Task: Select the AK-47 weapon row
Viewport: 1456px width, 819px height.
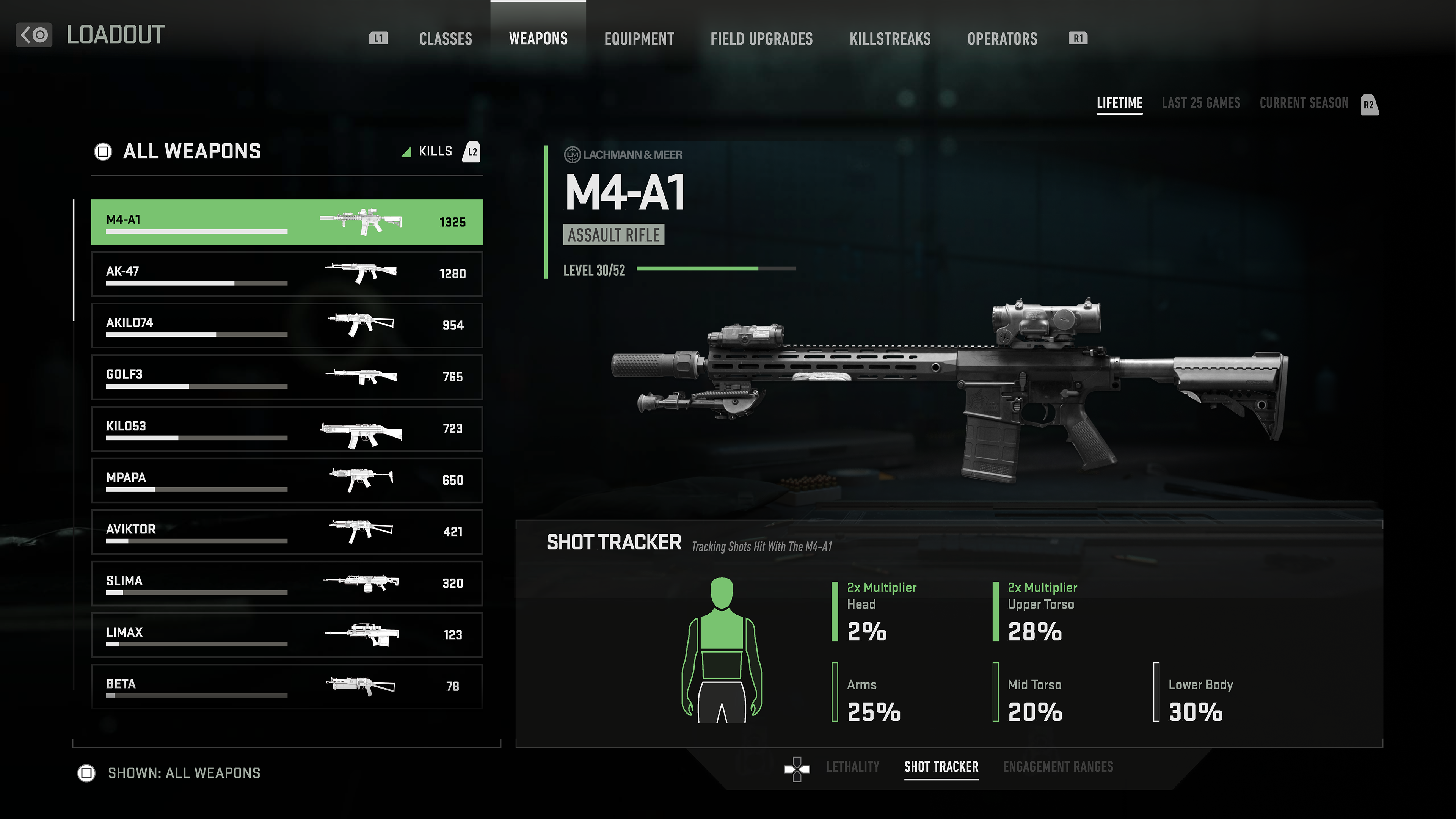Action: [x=287, y=273]
